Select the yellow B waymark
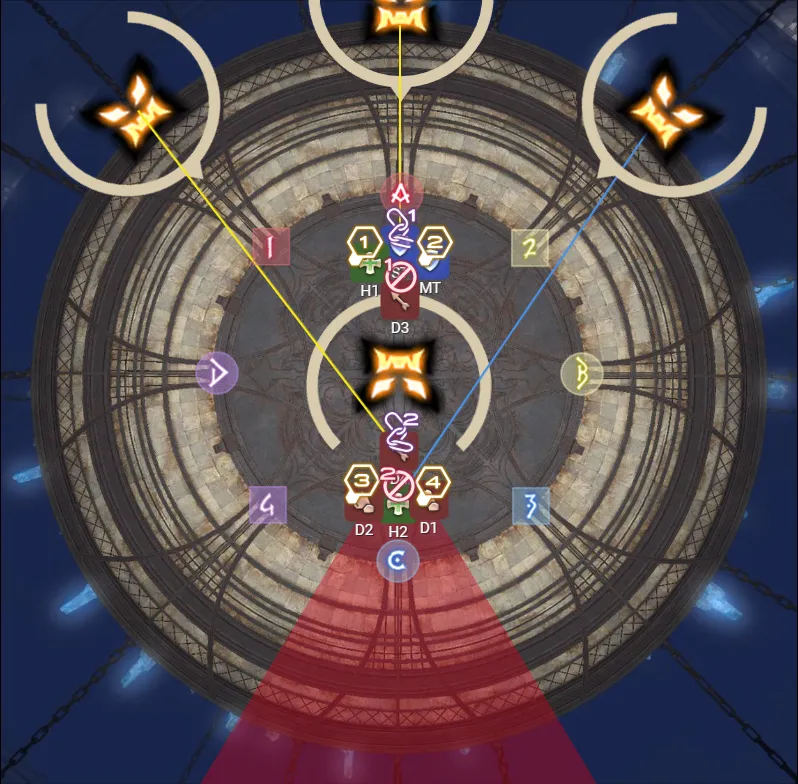Image resolution: width=798 pixels, height=784 pixels. coord(581,373)
